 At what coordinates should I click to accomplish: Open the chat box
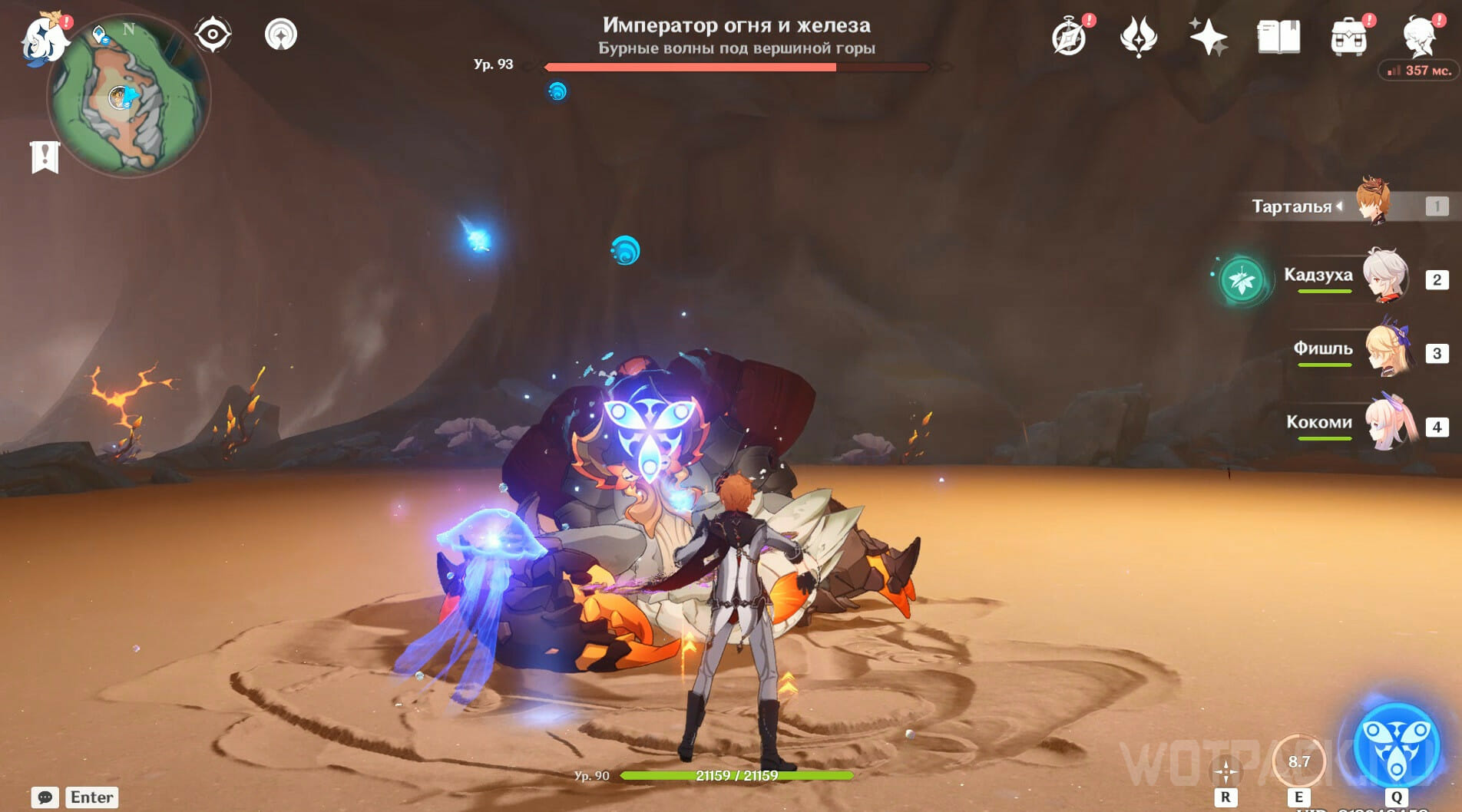pos(45,797)
